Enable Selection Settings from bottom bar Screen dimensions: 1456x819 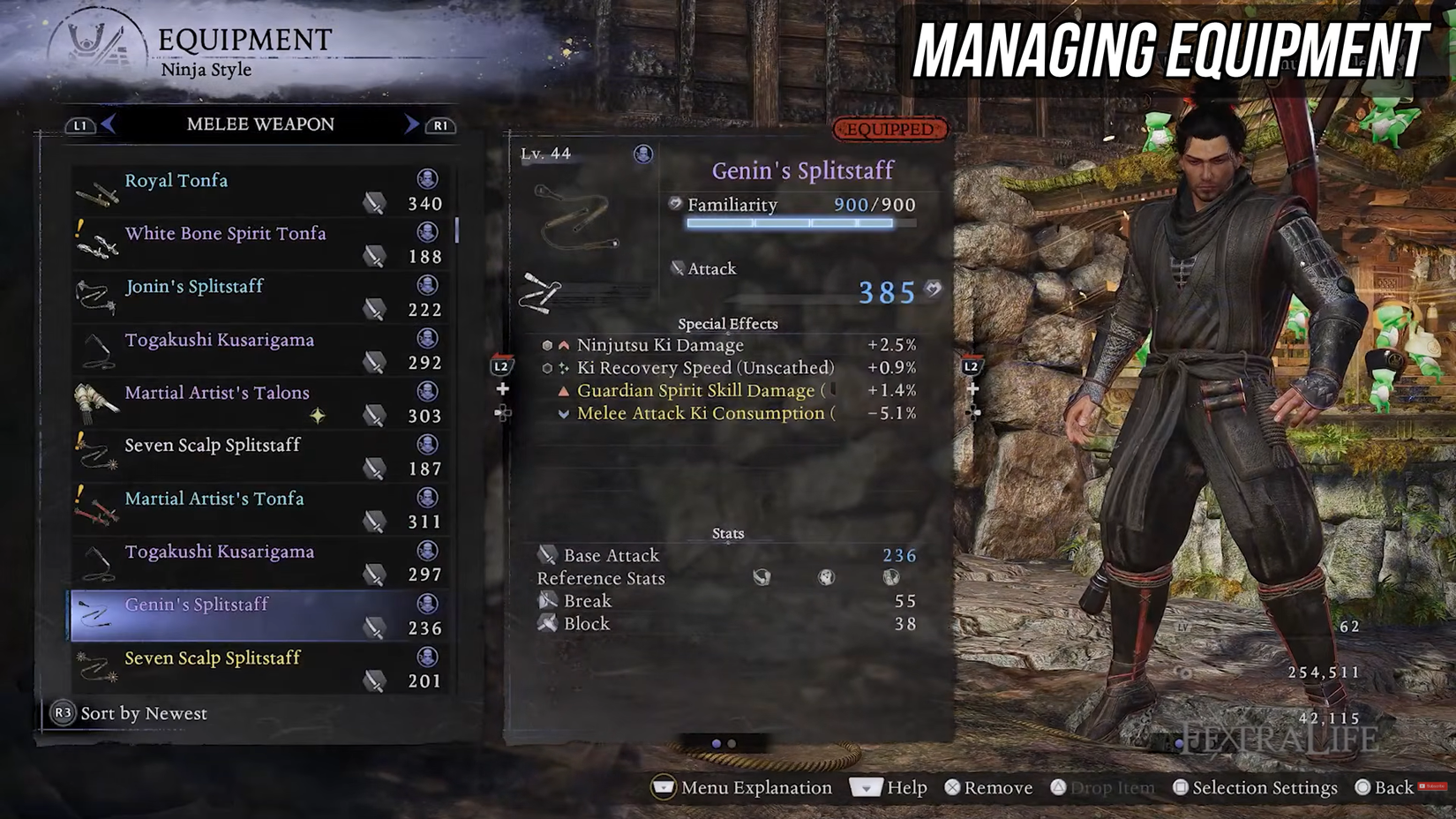click(x=1256, y=787)
